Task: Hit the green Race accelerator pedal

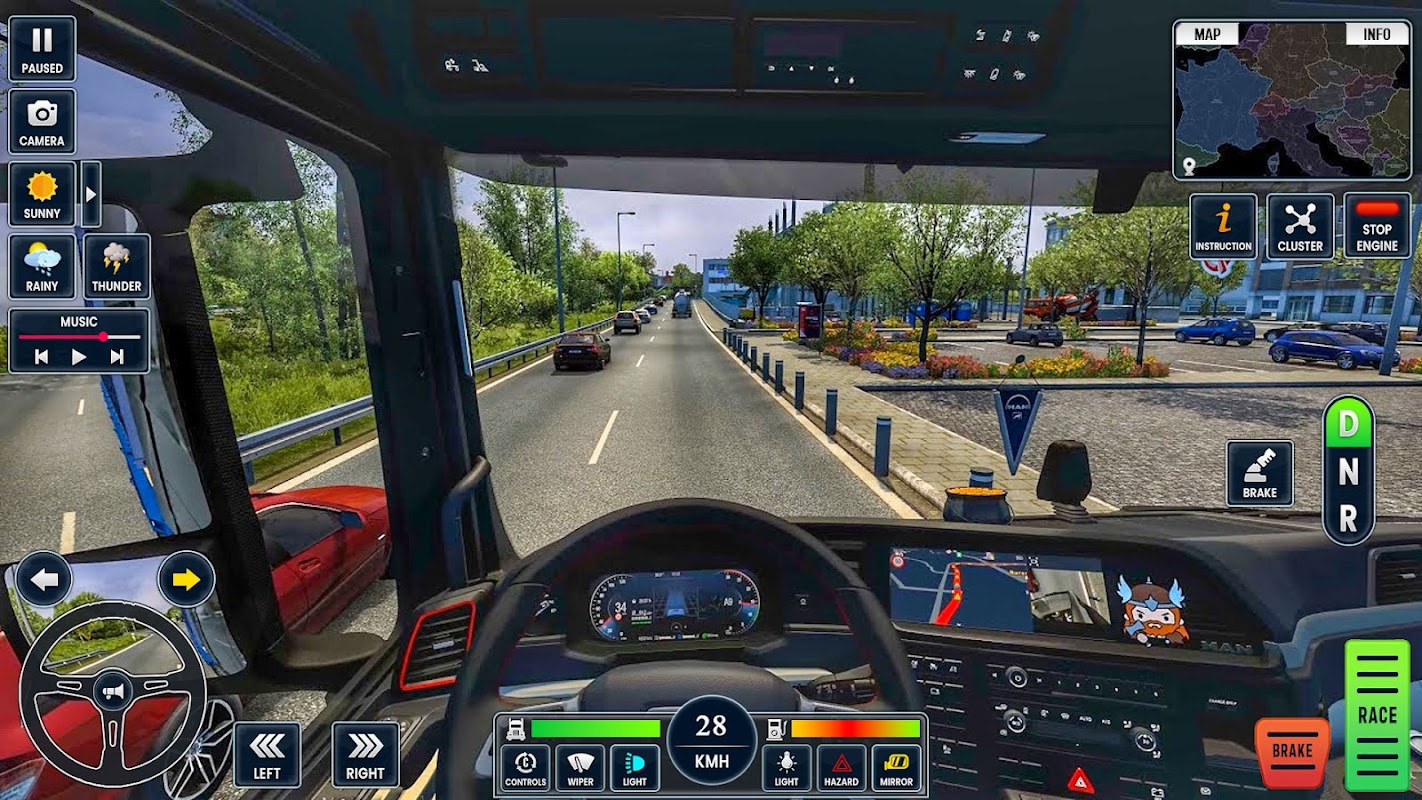Action: pyautogui.click(x=1376, y=714)
